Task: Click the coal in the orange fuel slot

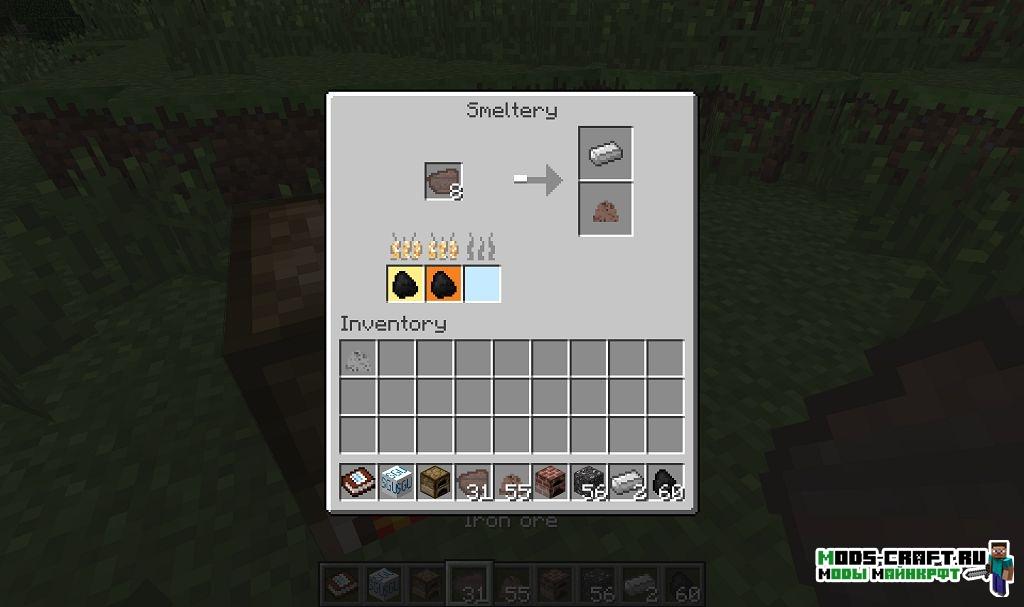Action: pyautogui.click(x=443, y=284)
